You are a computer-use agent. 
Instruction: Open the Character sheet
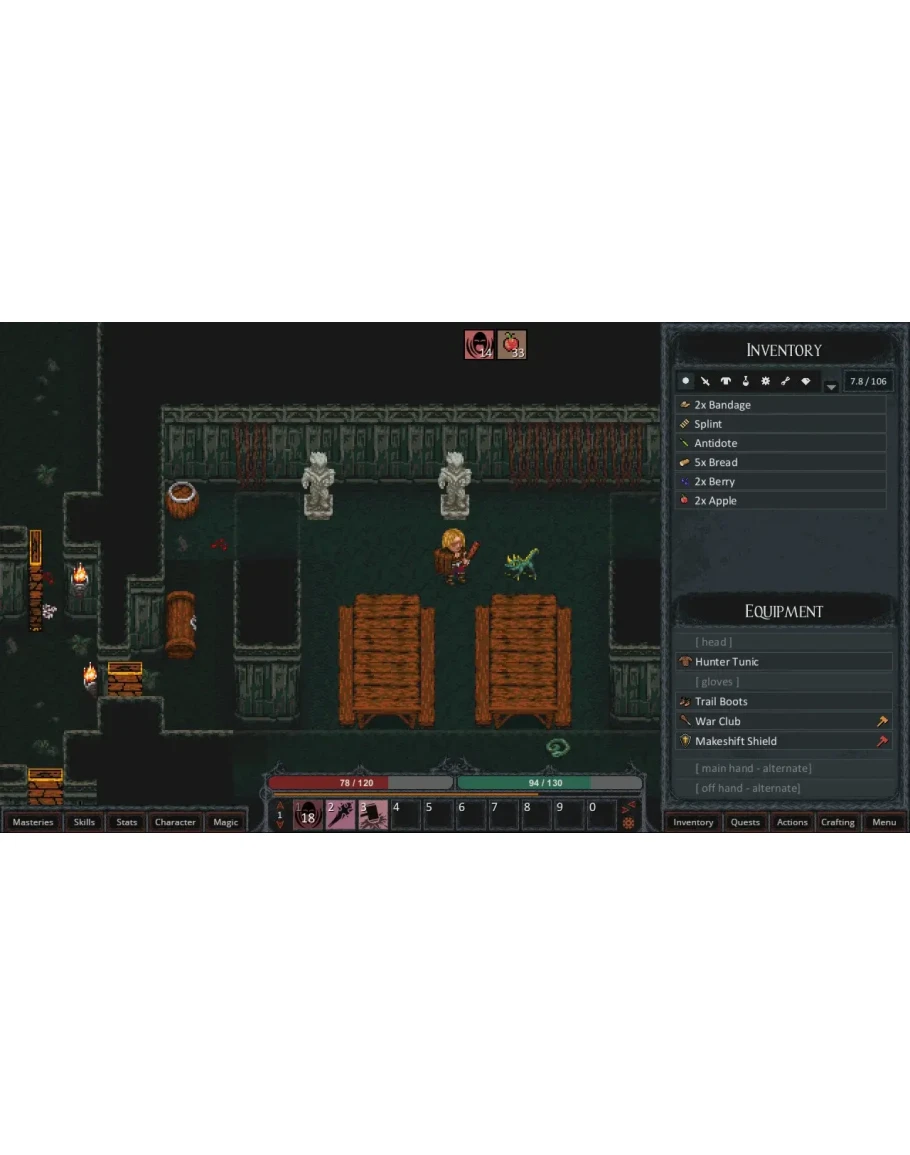[175, 822]
